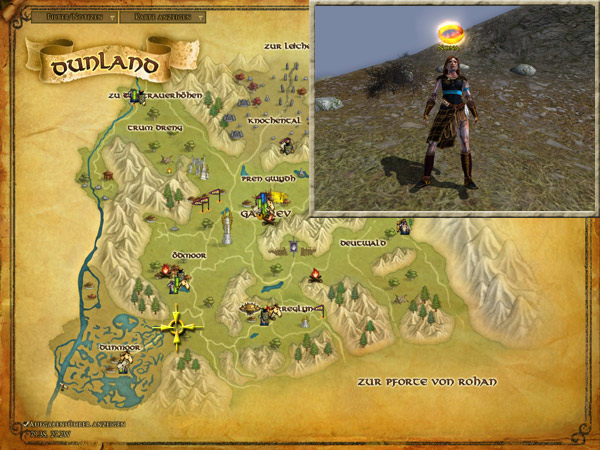Click the yellow compass player position marker
Image resolution: width=600 pixels, height=450 pixels.
(178, 325)
